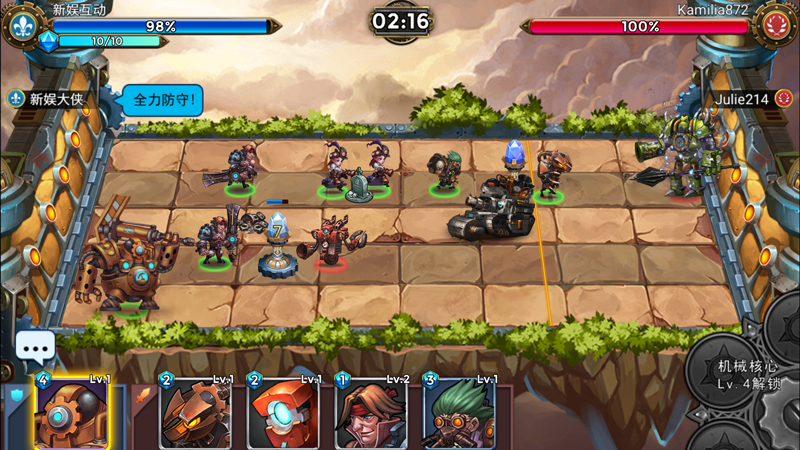Choose the dark armored mech card with orange eyes
Screen dimensions: 800x450
coord(195,414)
